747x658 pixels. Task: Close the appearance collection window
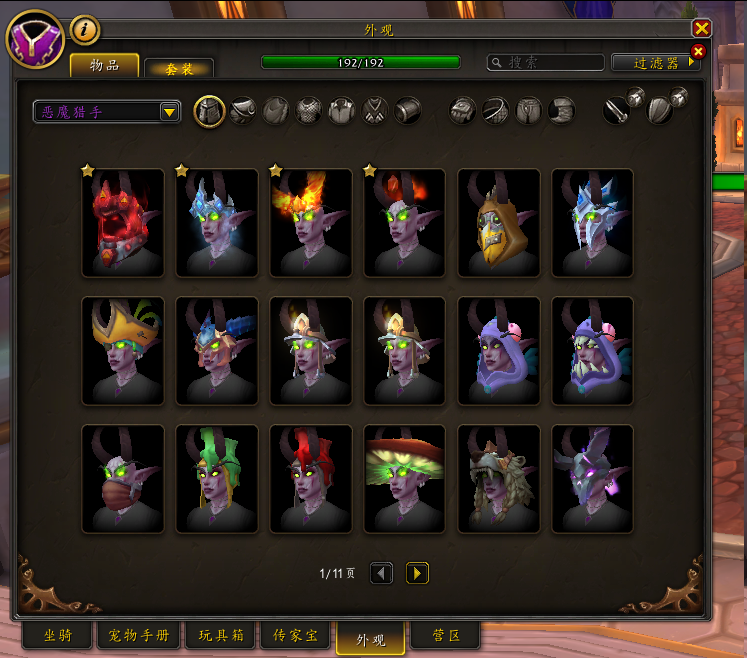pos(702,28)
